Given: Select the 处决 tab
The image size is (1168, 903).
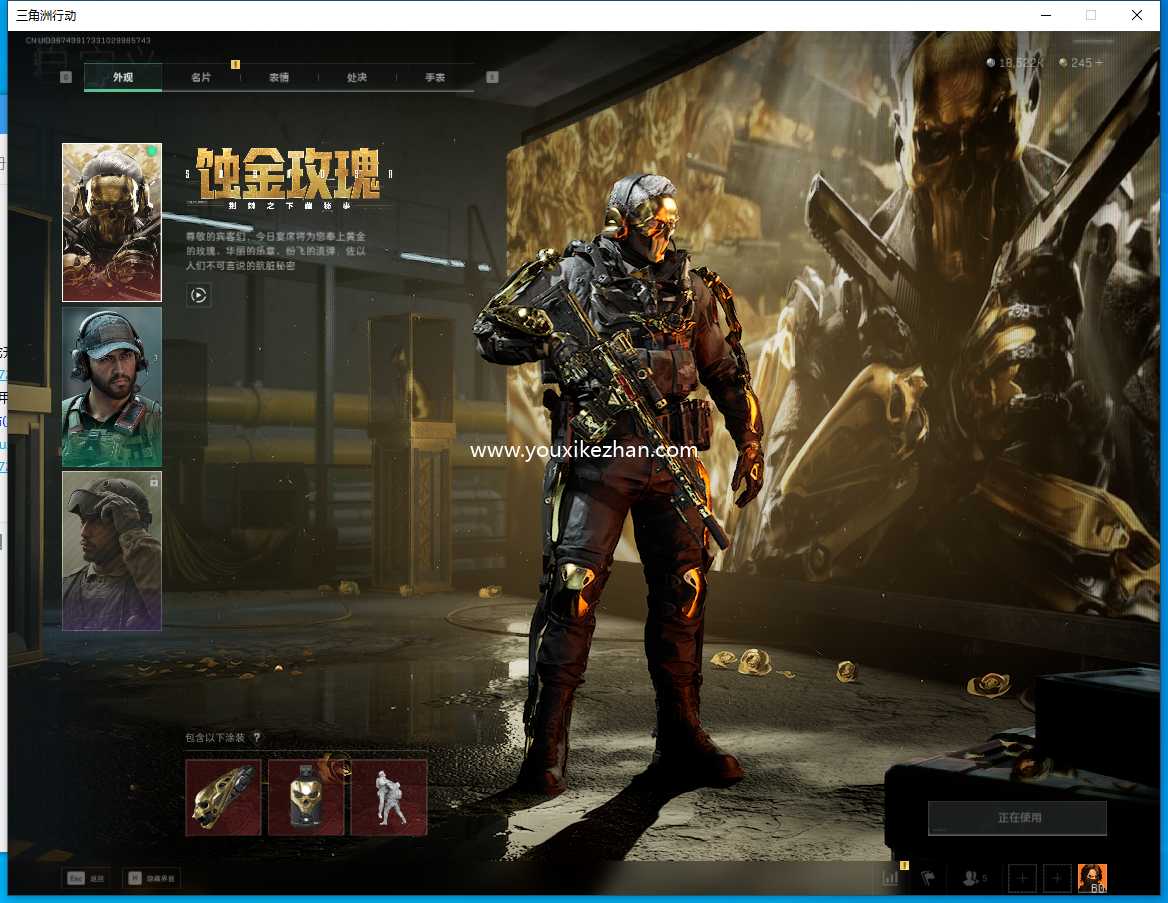Looking at the screenshot, I should click(x=357, y=77).
